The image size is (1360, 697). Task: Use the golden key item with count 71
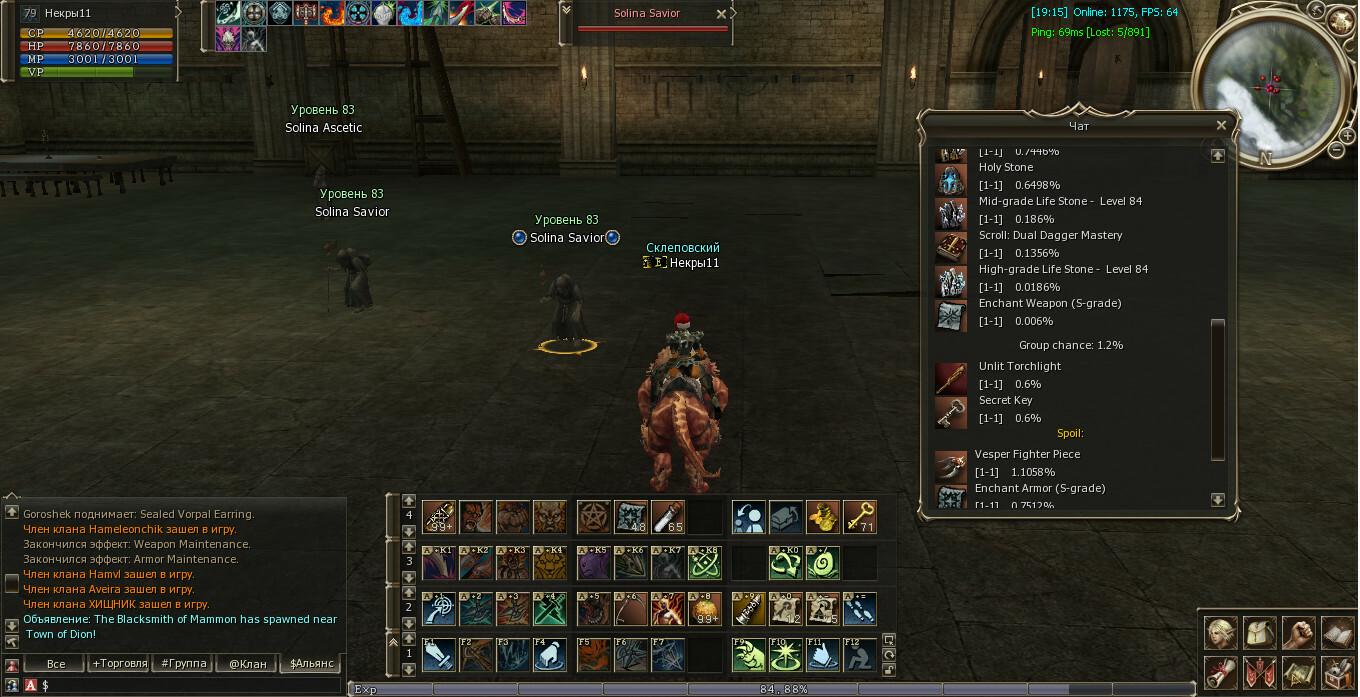pyautogui.click(x=859, y=517)
